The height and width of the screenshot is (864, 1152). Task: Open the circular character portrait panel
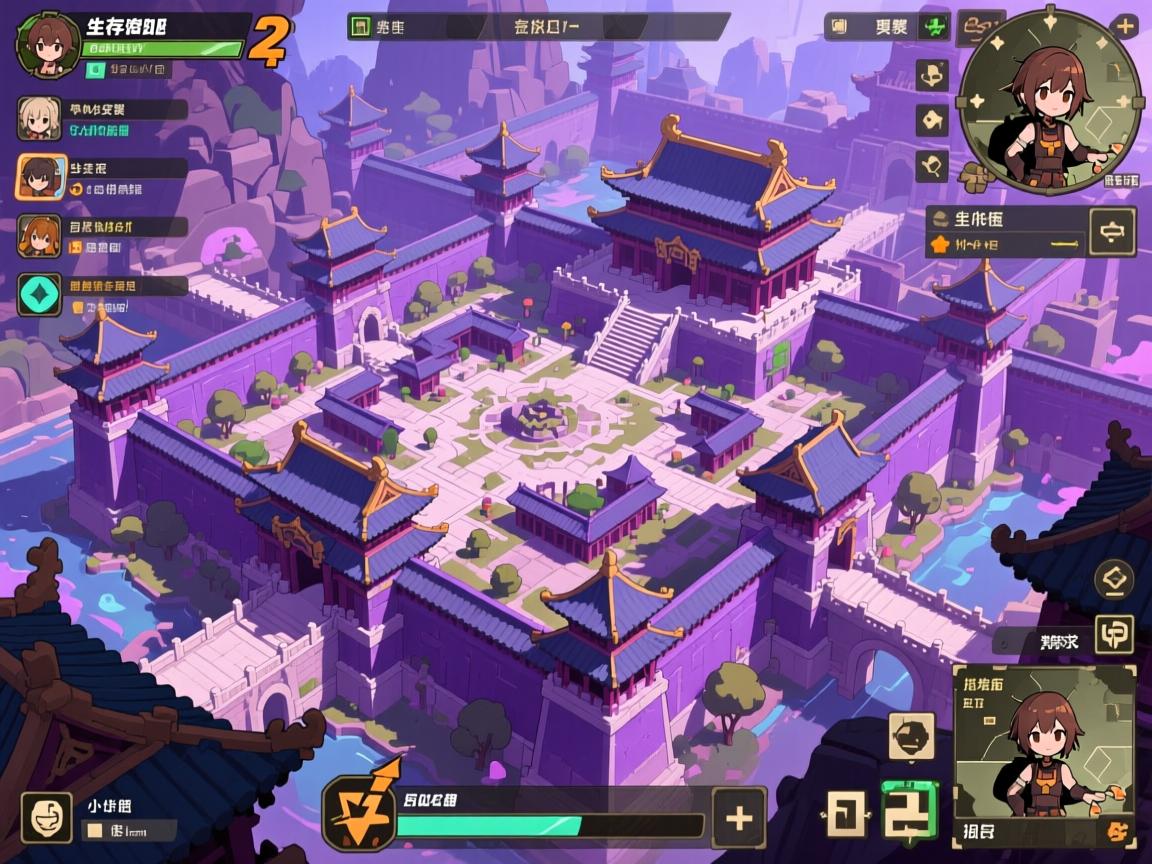click(1049, 100)
